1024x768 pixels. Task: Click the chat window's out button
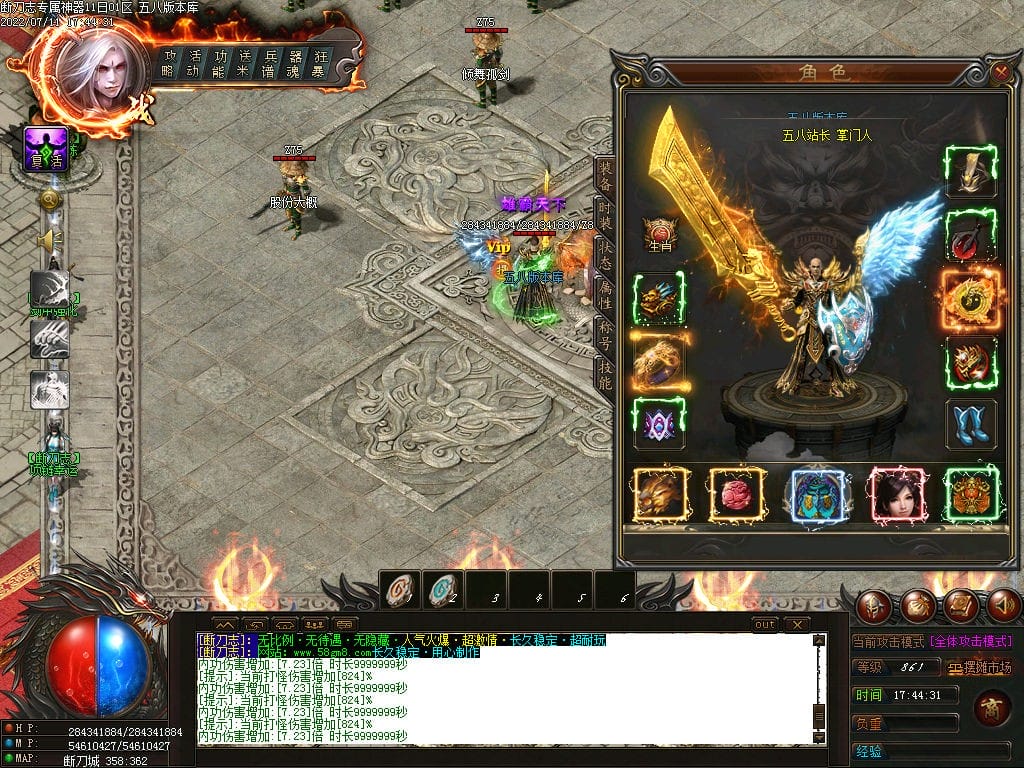tap(765, 624)
